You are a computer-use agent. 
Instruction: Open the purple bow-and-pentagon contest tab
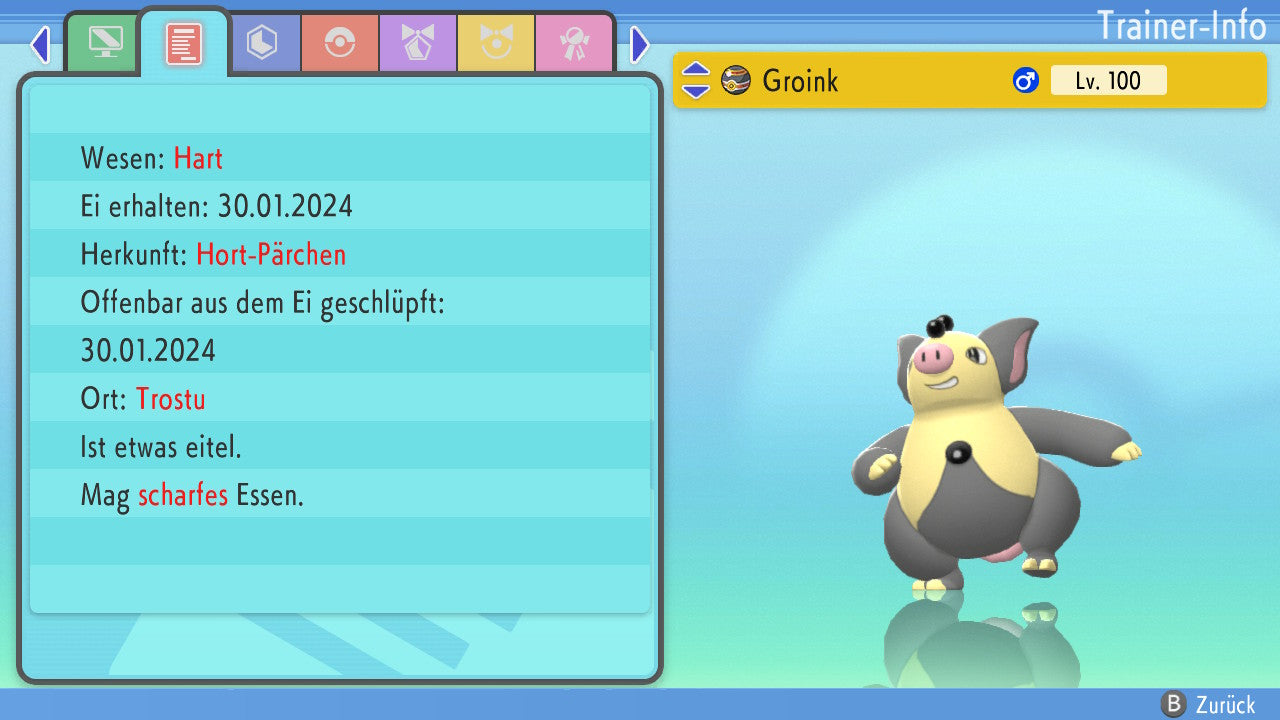coord(418,43)
